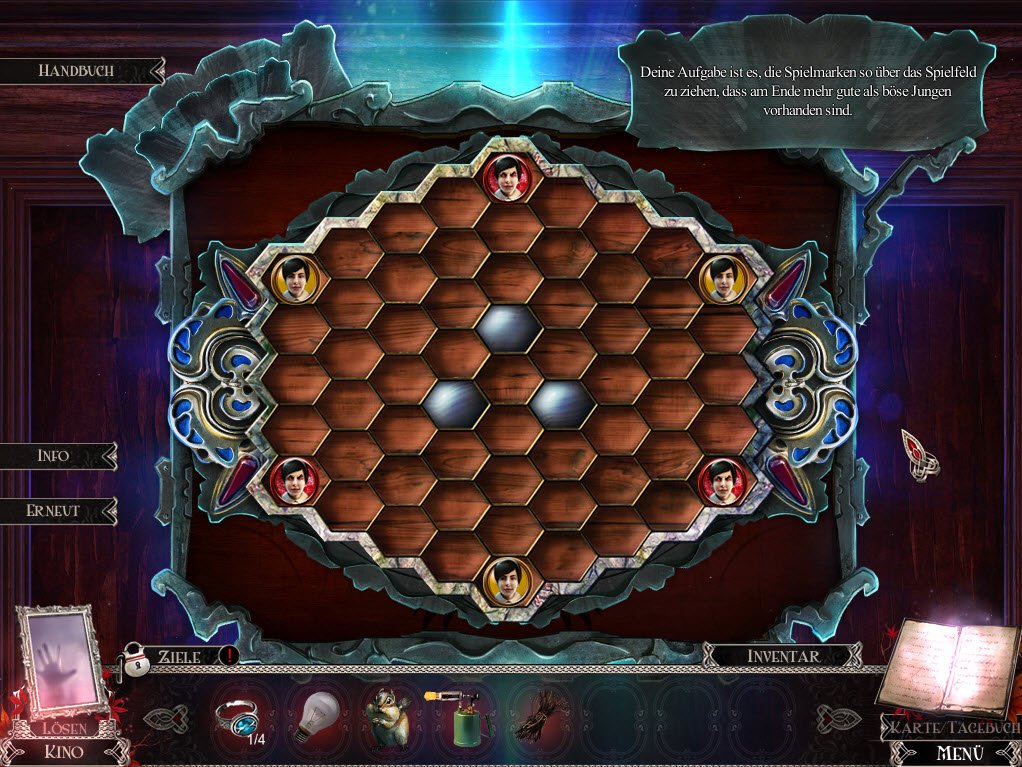Click the red exclamation mark beside Ziele
The image size is (1022, 767).
tap(227, 656)
